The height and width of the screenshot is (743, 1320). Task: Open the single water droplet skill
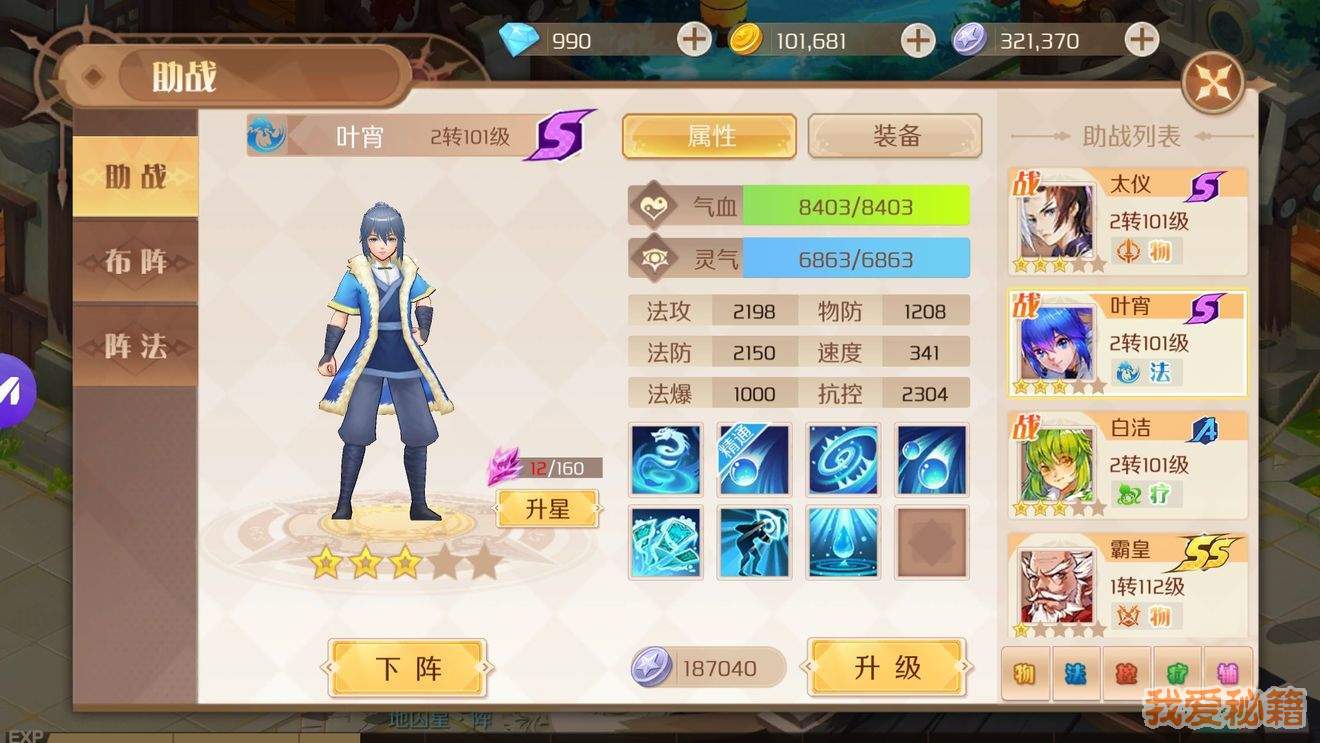point(843,542)
